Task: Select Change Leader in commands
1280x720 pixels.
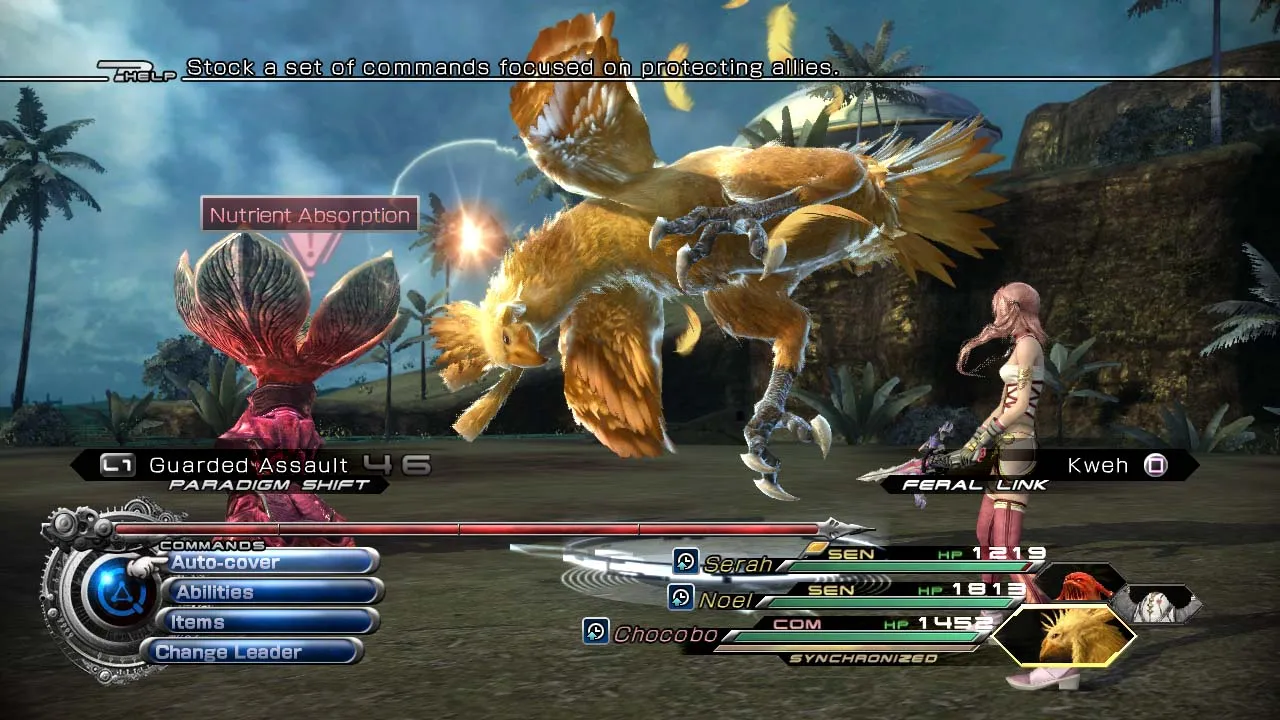Action: (x=256, y=652)
